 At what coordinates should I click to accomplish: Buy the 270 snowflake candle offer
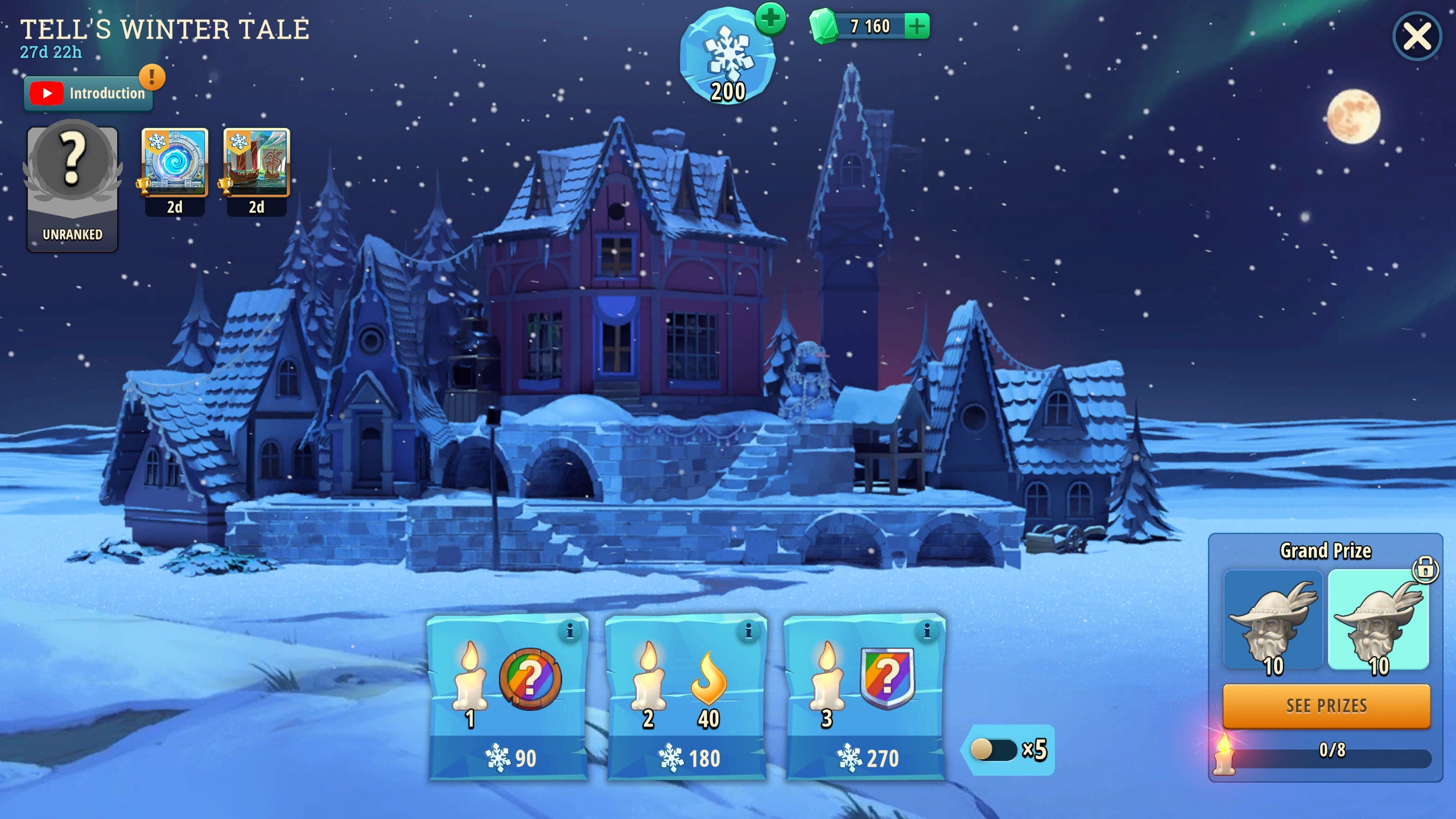[865, 756]
